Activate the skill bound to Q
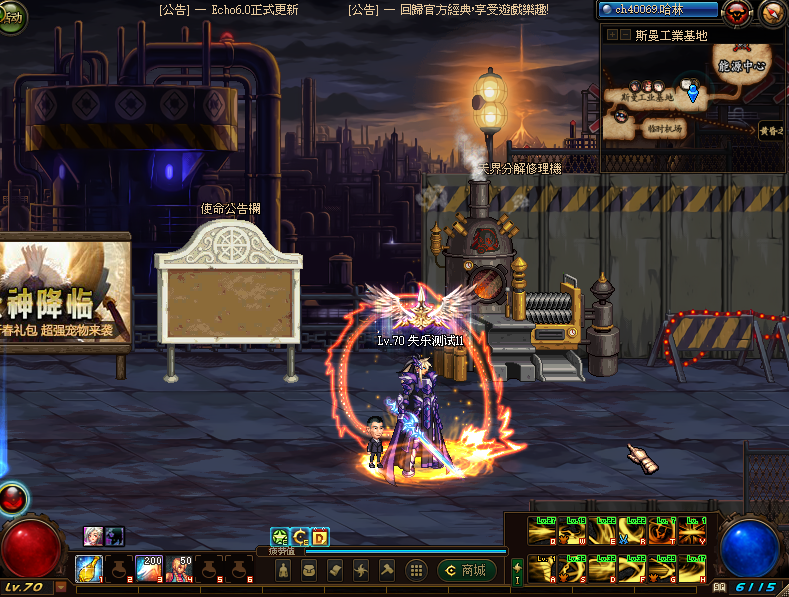Screen dimensions: 789x597 pyautogui.click(x=544, y=530)
